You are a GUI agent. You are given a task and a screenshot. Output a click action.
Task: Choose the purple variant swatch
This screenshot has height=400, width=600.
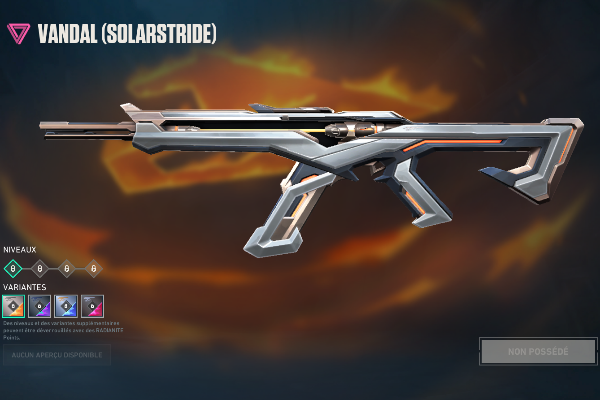40,306
